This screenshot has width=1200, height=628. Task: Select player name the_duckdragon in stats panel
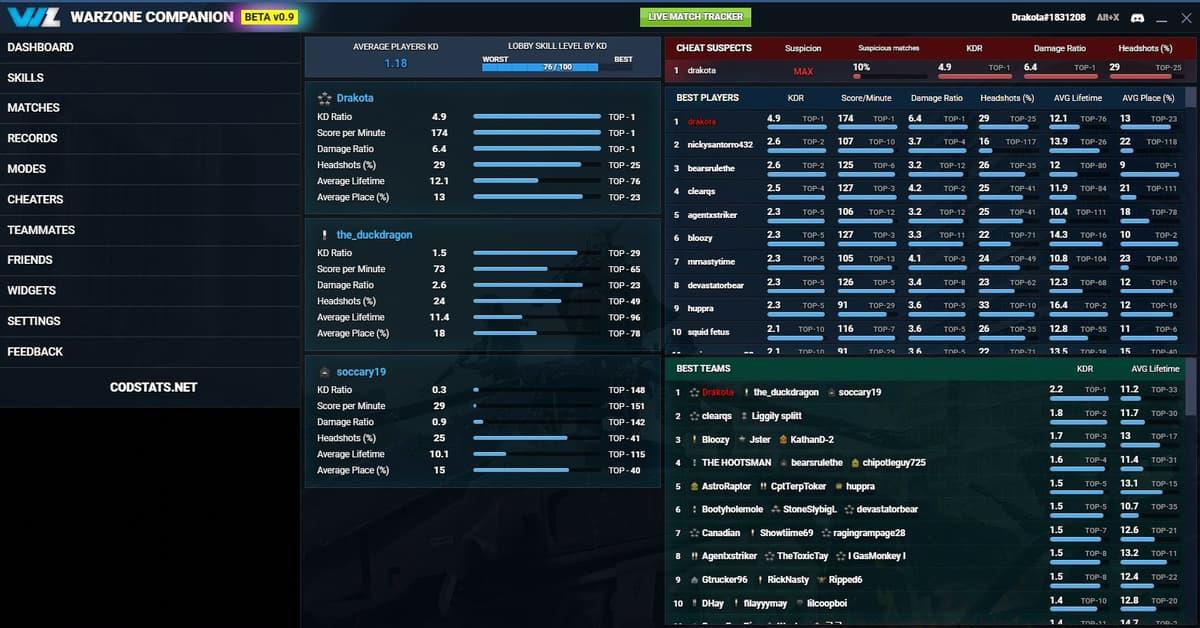374,235
